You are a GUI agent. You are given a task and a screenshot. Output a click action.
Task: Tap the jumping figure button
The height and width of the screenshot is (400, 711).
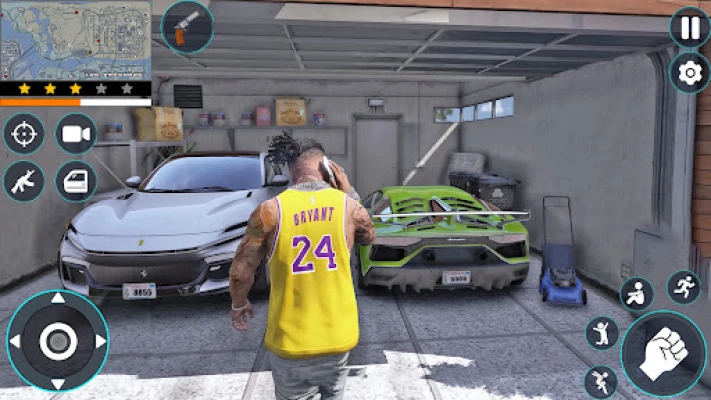pyautogui.click(x=602, y=332)
